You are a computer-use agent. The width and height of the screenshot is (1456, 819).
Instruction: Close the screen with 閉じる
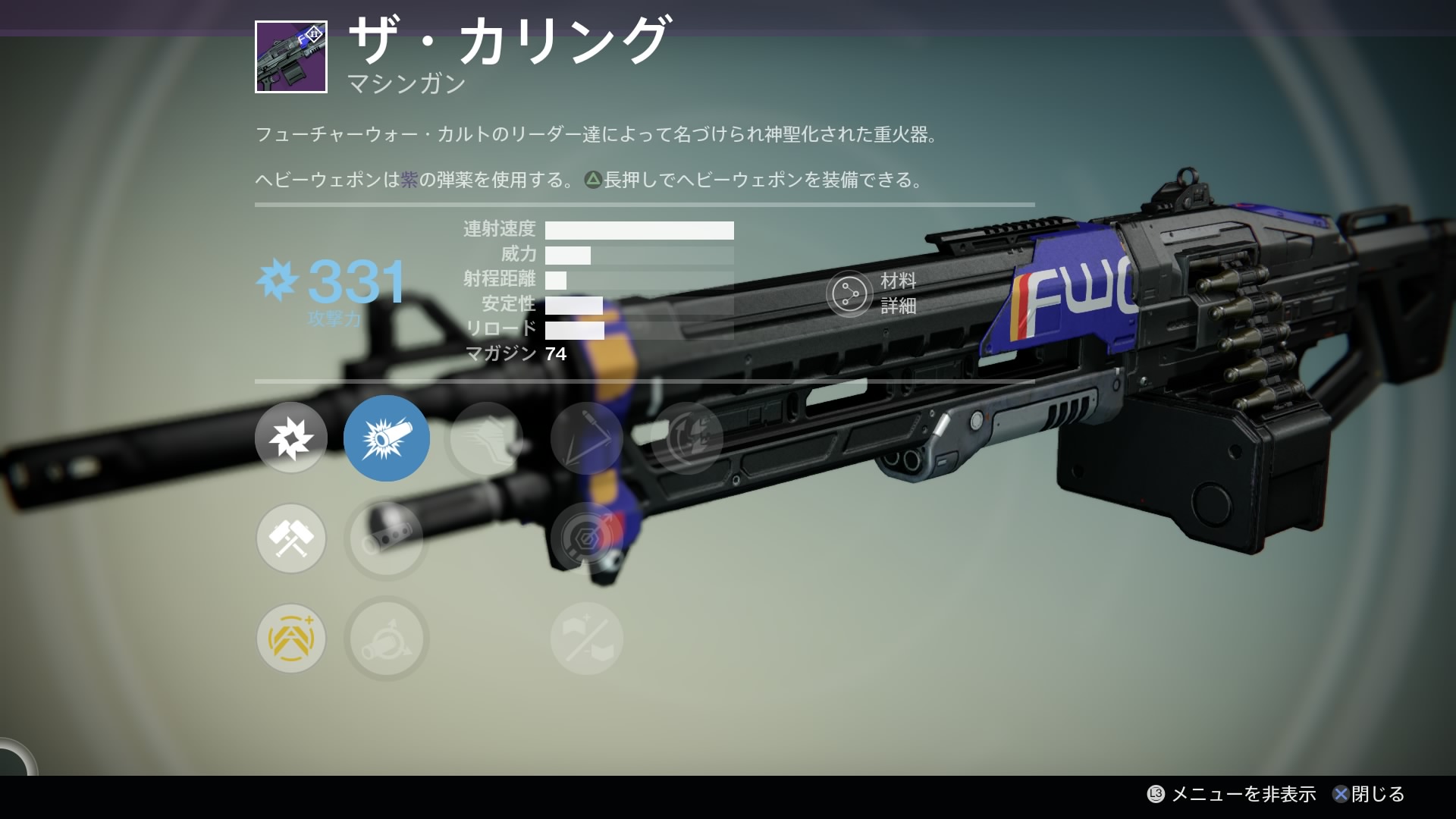[x=1370, y=794]
